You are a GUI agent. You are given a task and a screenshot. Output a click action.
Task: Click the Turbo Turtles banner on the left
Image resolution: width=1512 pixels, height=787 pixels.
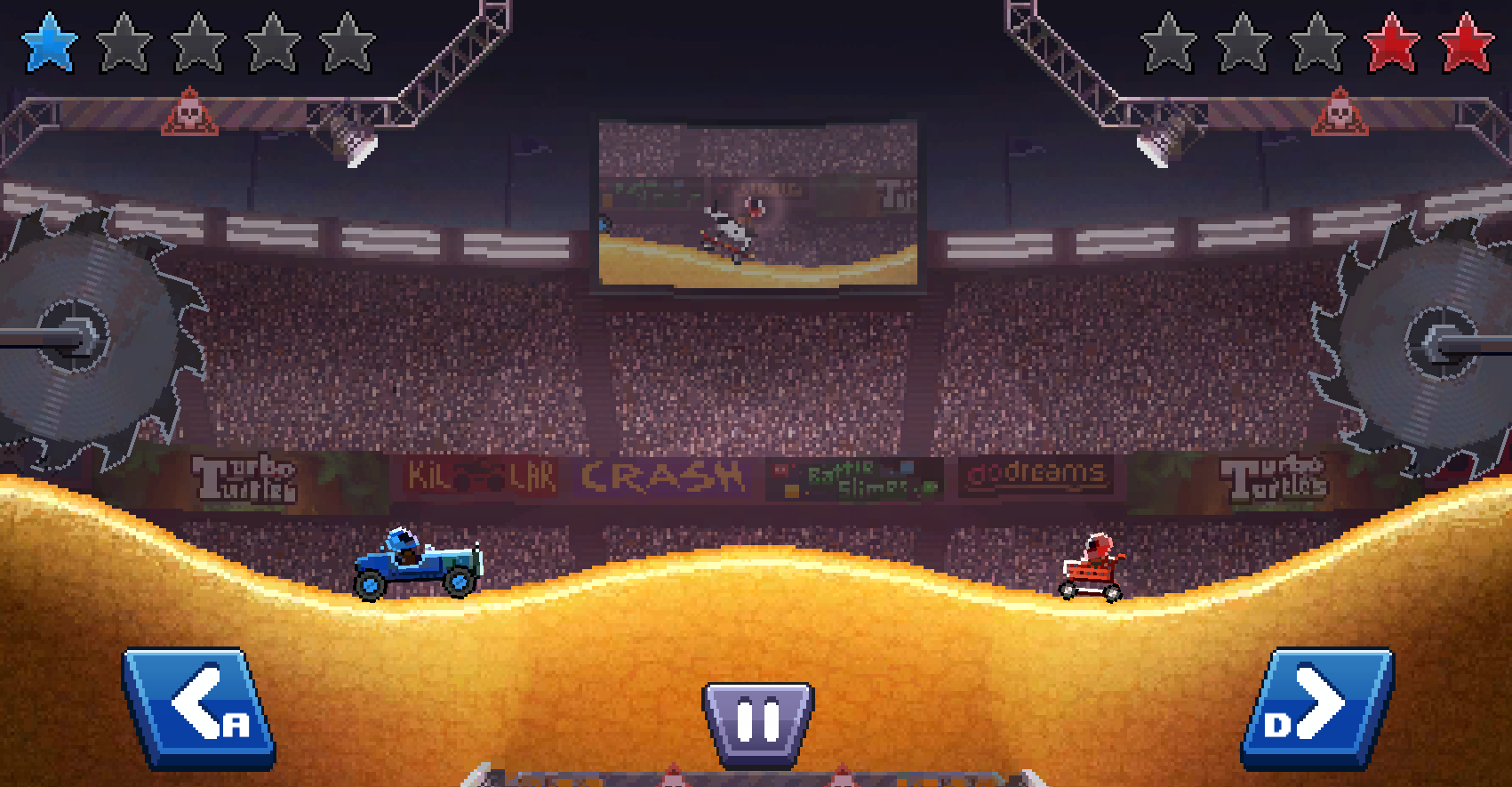point(242,476)
